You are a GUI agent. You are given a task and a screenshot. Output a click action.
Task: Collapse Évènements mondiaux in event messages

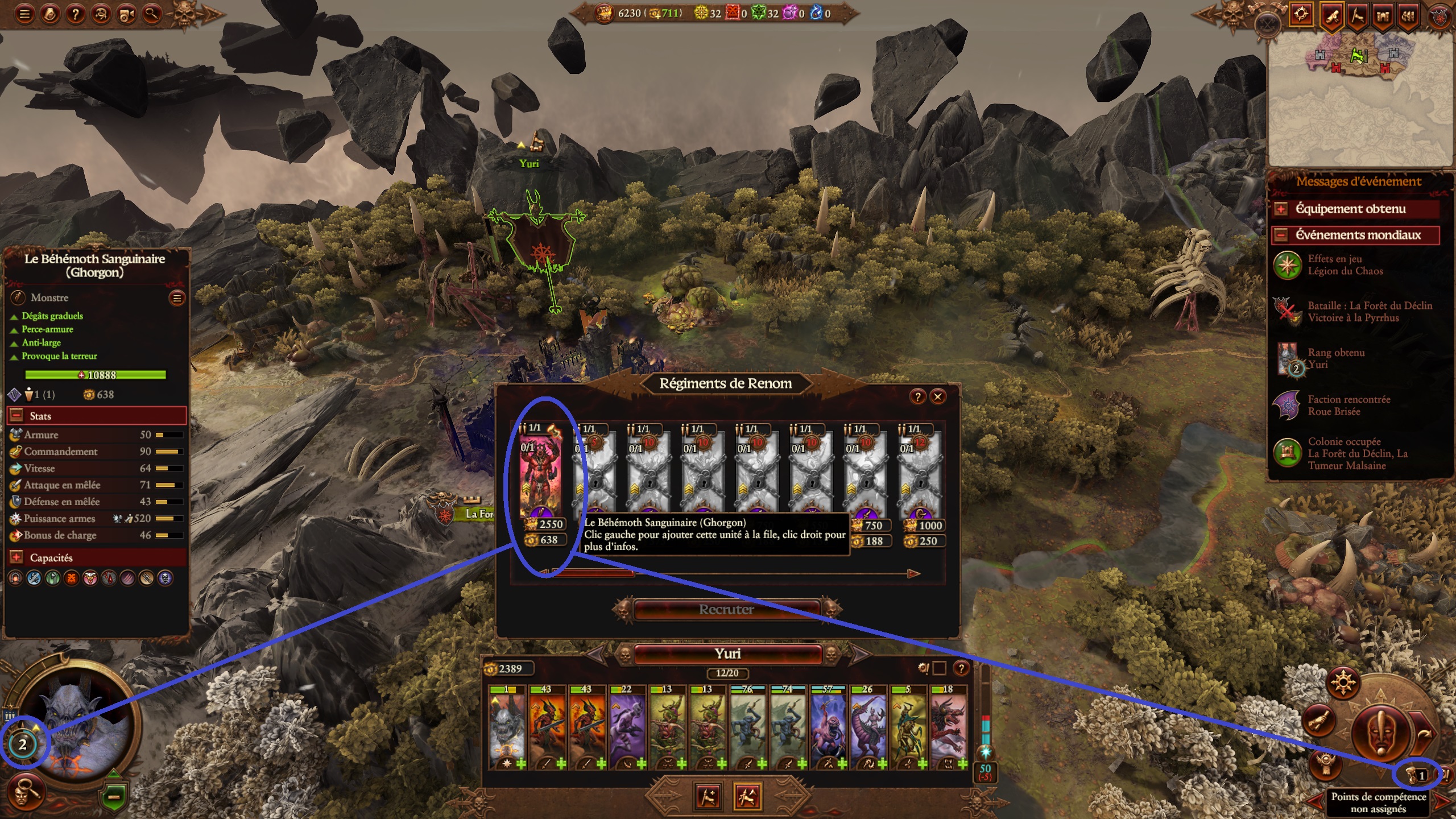pyautogui.click(x=1280, y=234)
